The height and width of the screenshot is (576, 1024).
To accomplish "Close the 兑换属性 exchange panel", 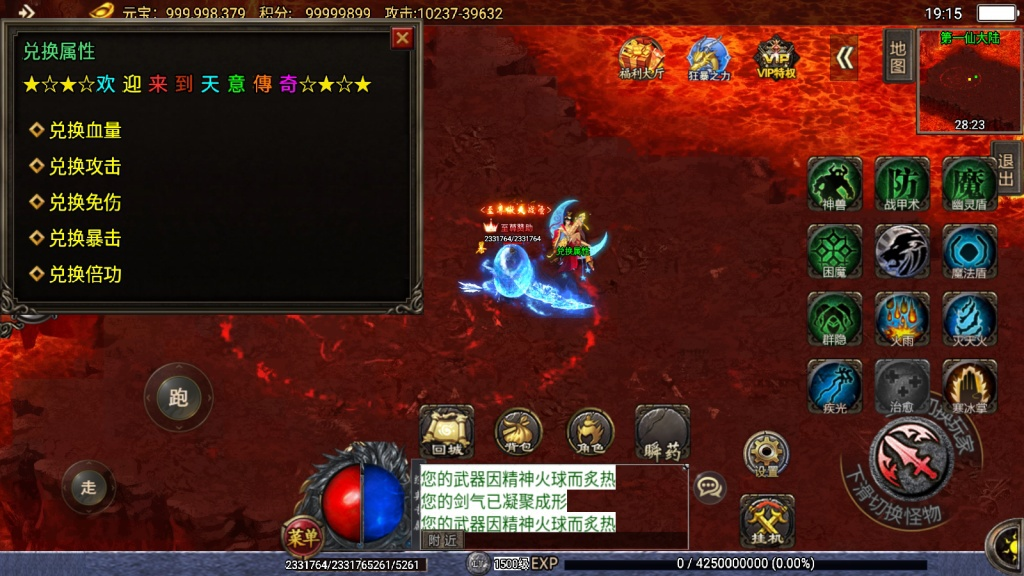I will tap(402, 38).
